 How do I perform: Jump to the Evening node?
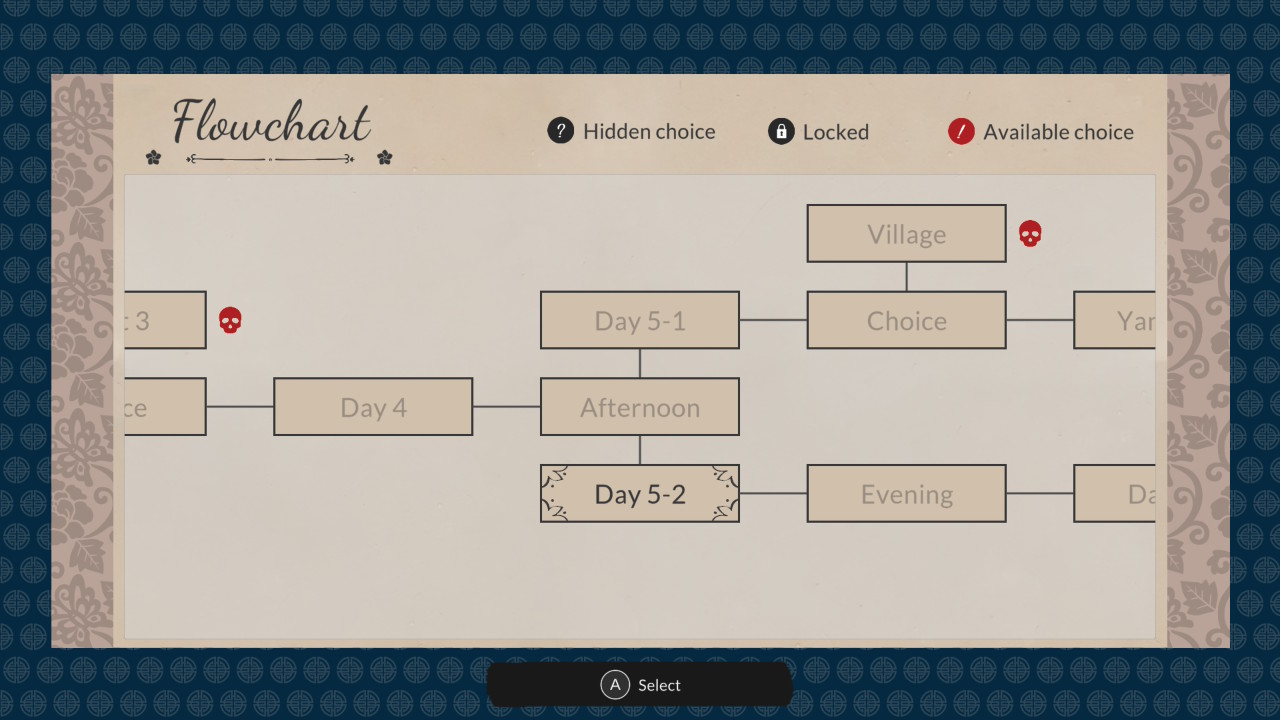click(906, 493)
